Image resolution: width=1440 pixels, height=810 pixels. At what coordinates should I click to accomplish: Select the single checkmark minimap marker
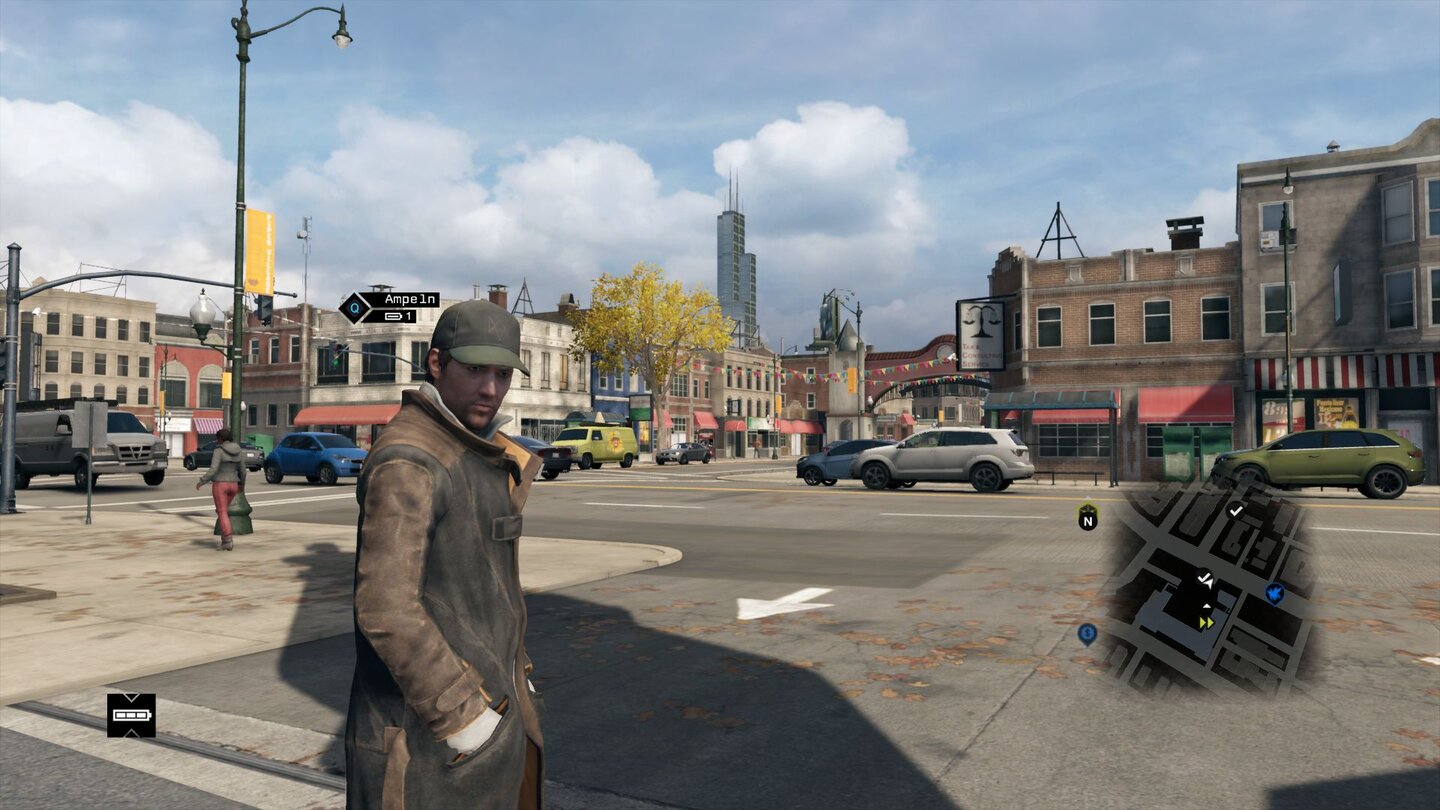[1235, 511]
